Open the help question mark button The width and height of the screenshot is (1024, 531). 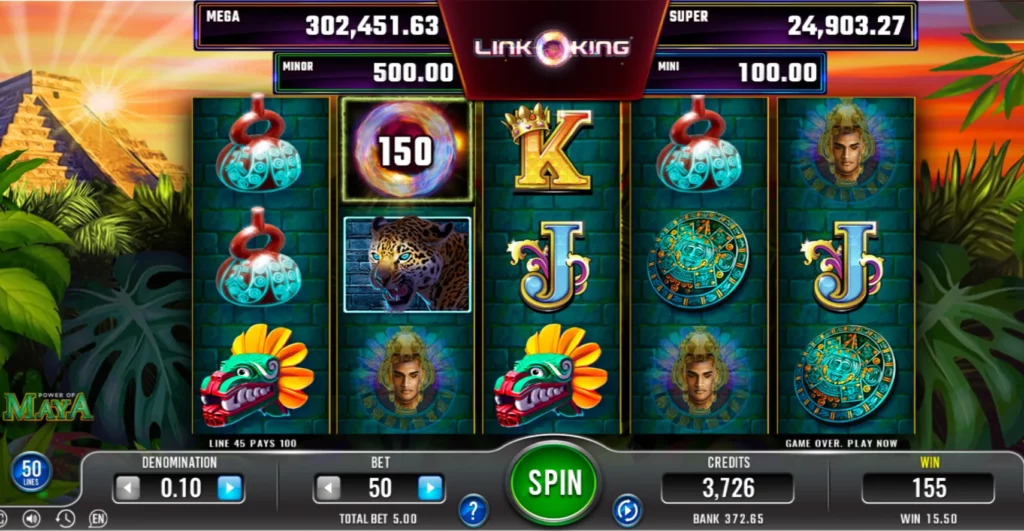[473, 510]
